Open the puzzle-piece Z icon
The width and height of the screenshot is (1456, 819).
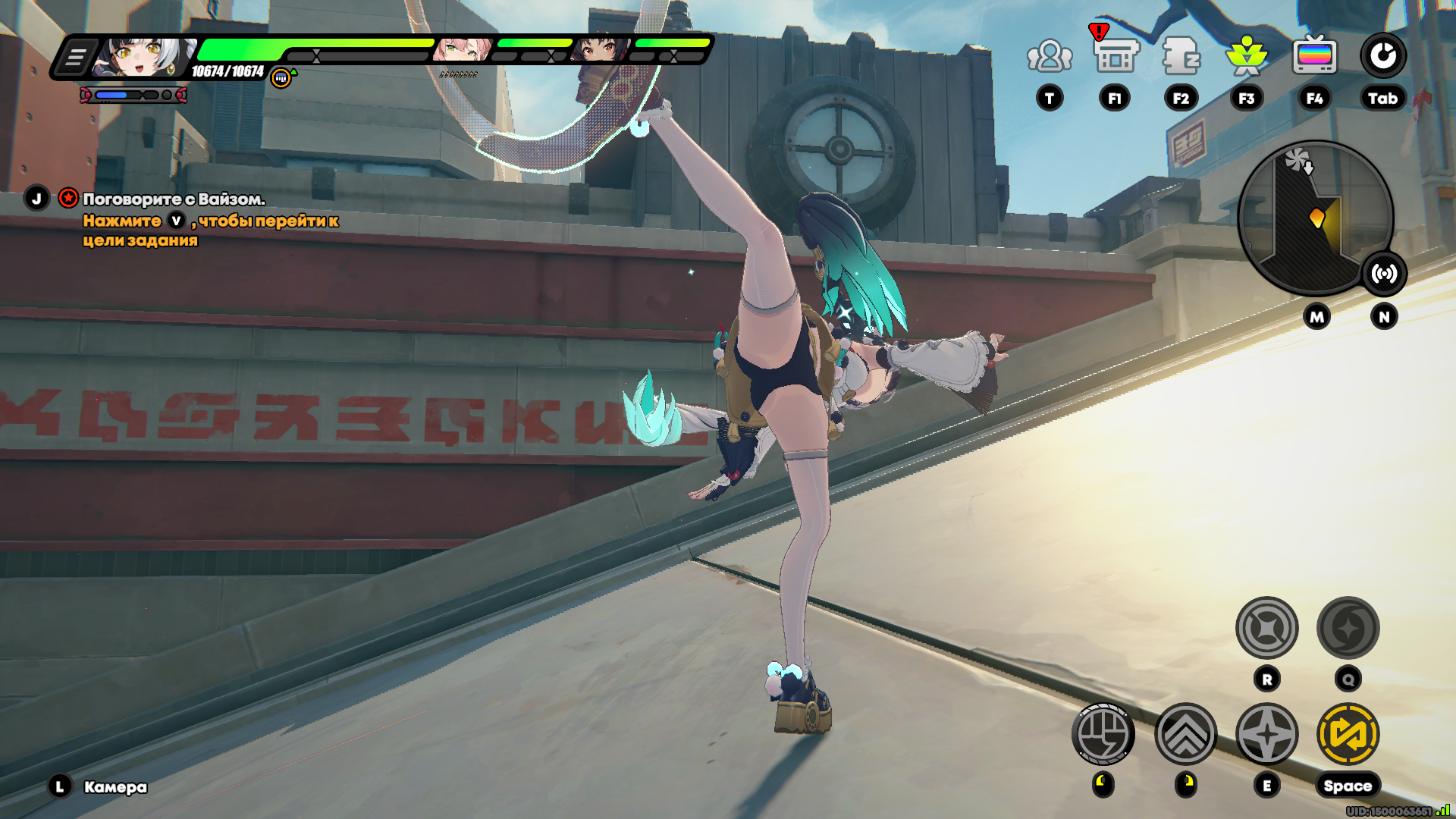[1181, 56]
